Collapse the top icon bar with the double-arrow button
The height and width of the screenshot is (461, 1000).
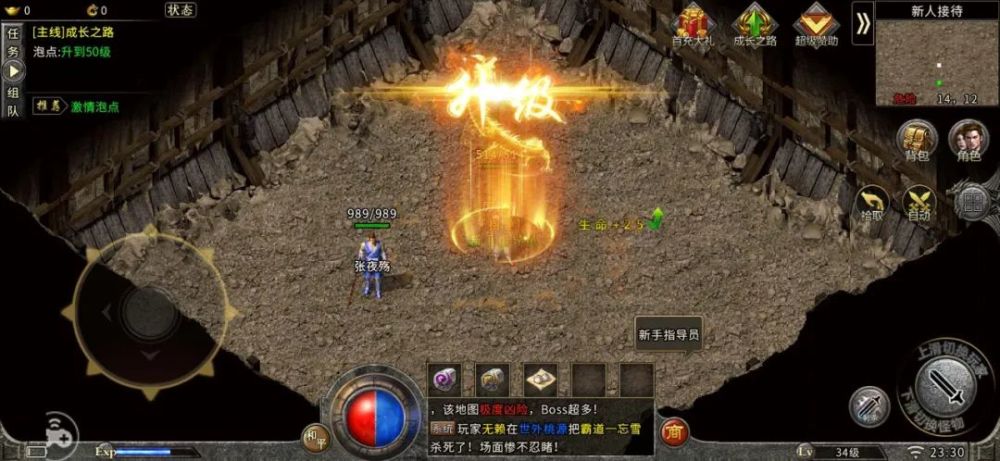coord(862,24)
